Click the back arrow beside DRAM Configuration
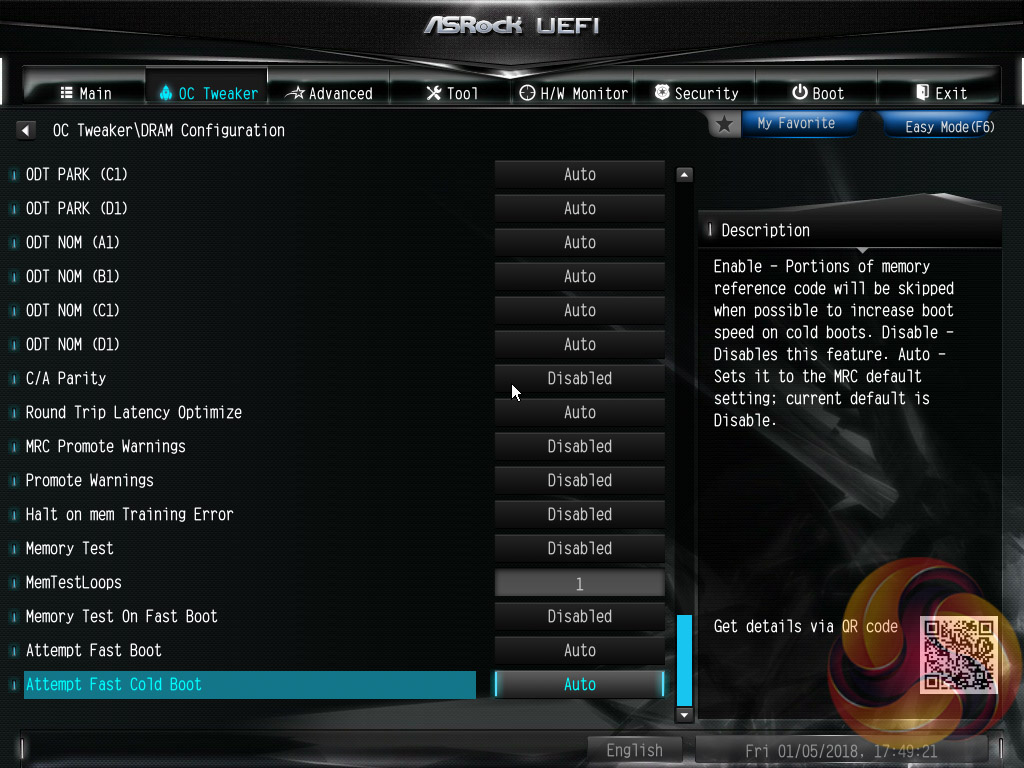 point(26,131)
